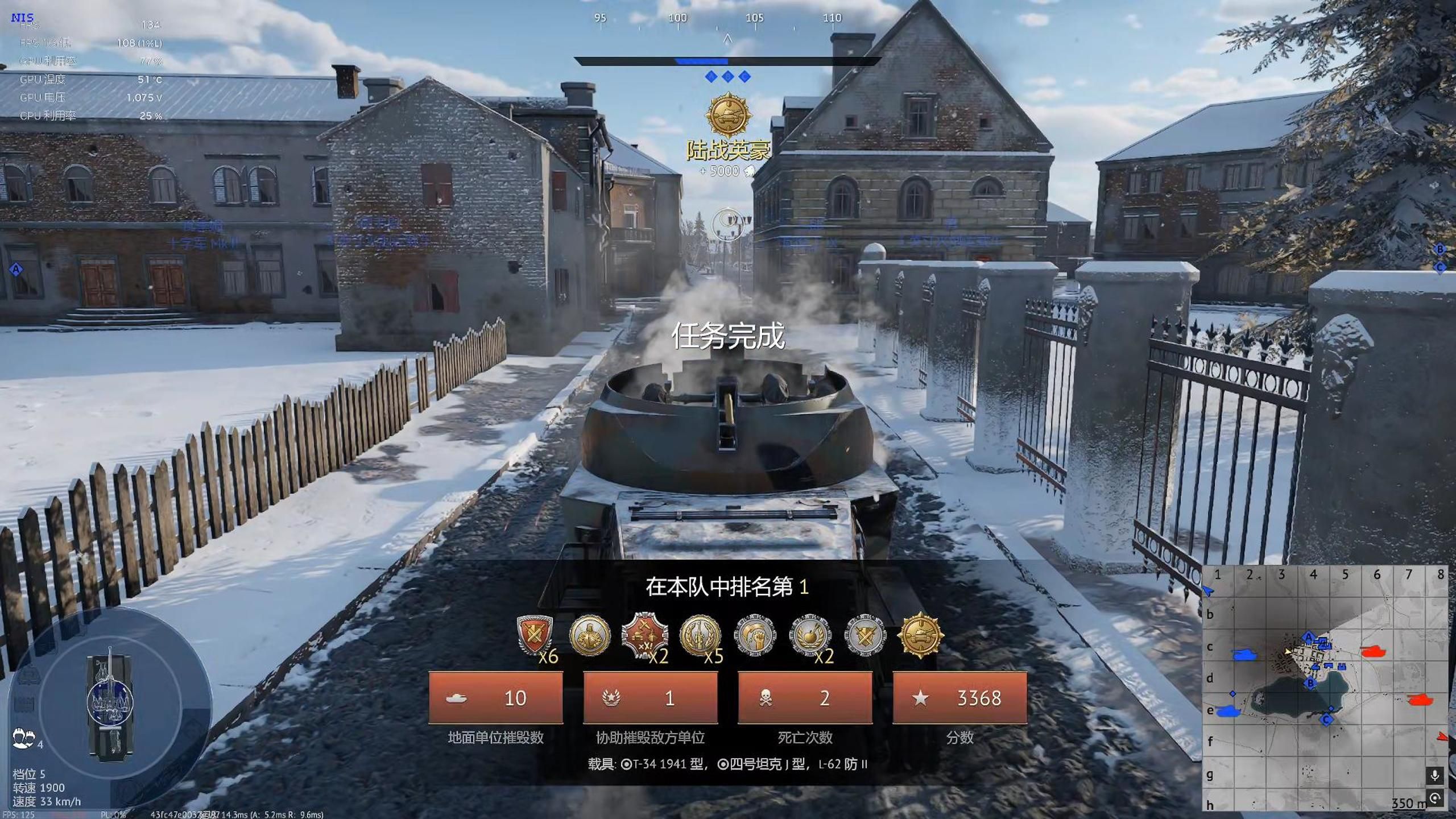
Task: Select the silver raised-fist banner medal
Action: [x=755, y=635]
